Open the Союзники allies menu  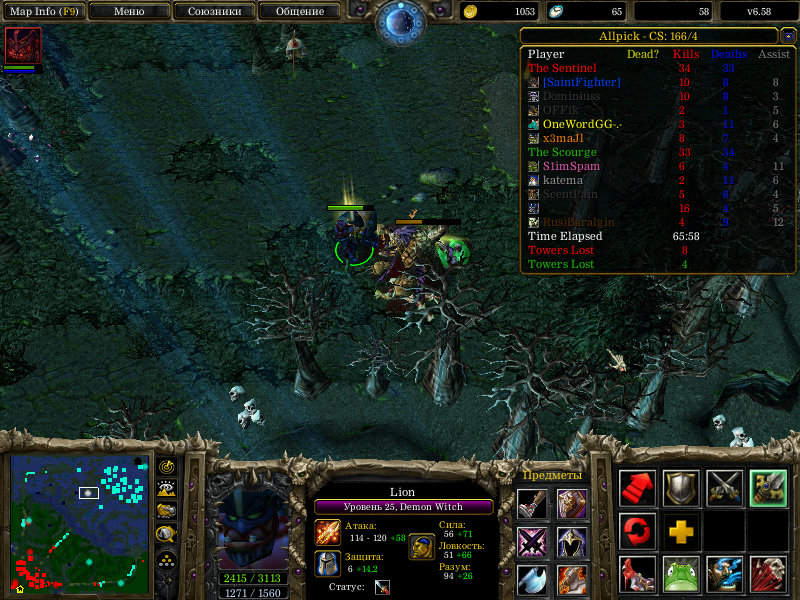pos(213,11)
